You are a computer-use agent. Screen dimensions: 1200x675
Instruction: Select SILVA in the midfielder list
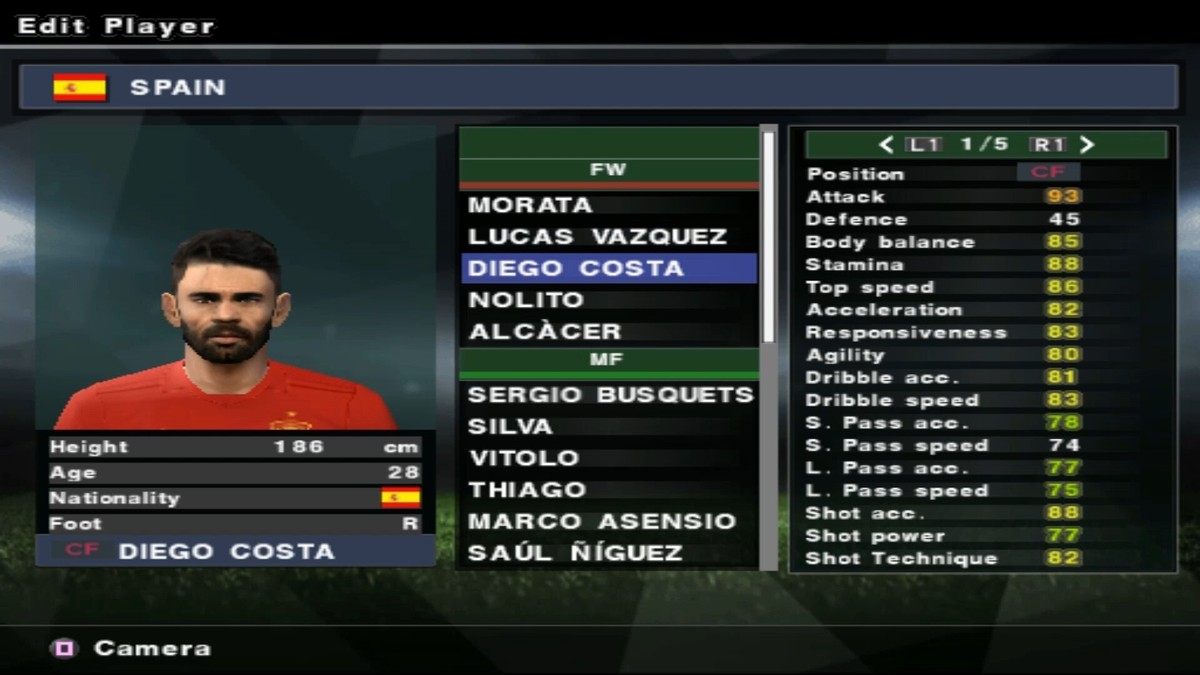[x=608, y=426]
